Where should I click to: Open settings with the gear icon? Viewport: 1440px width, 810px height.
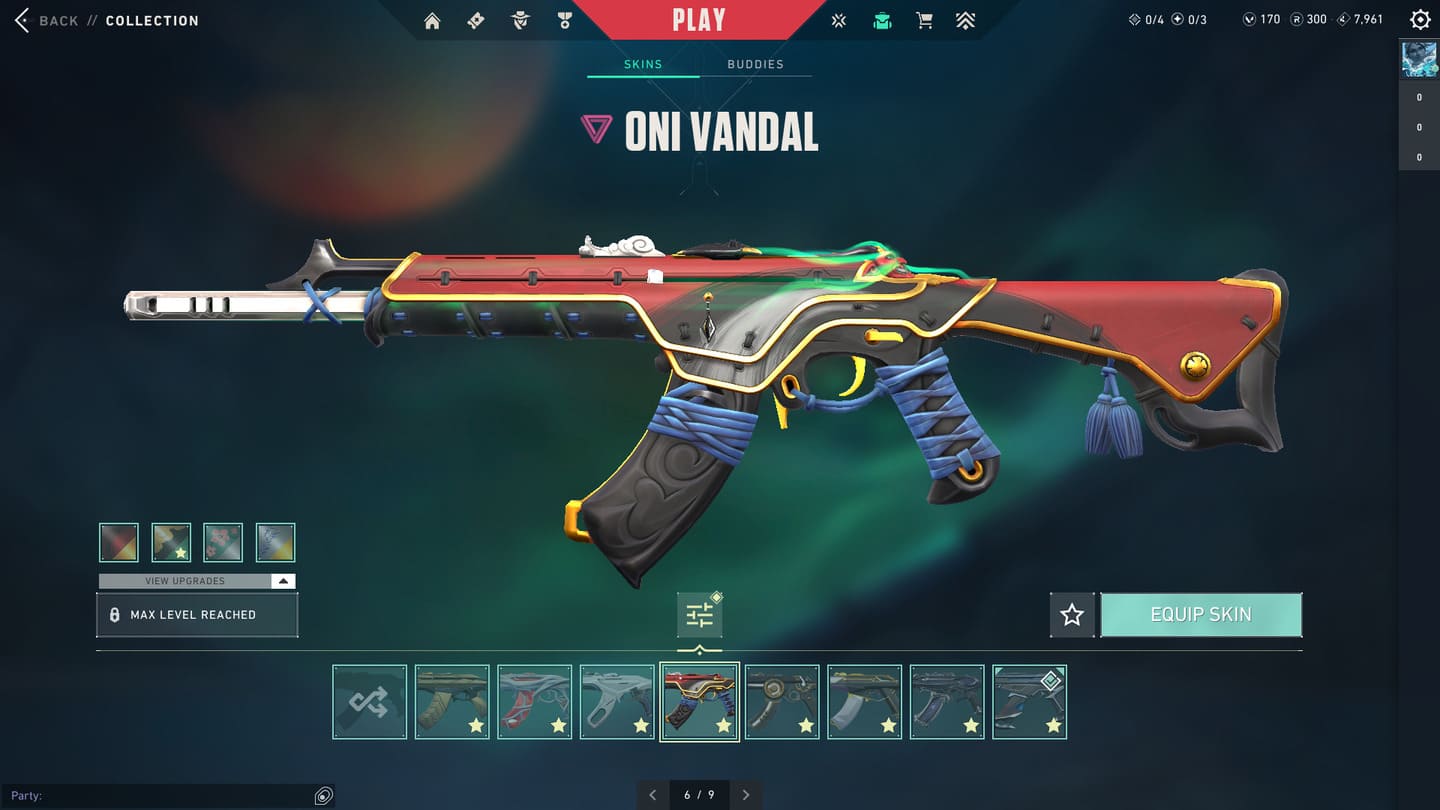pyautogui.click(x=1419, y=20)
